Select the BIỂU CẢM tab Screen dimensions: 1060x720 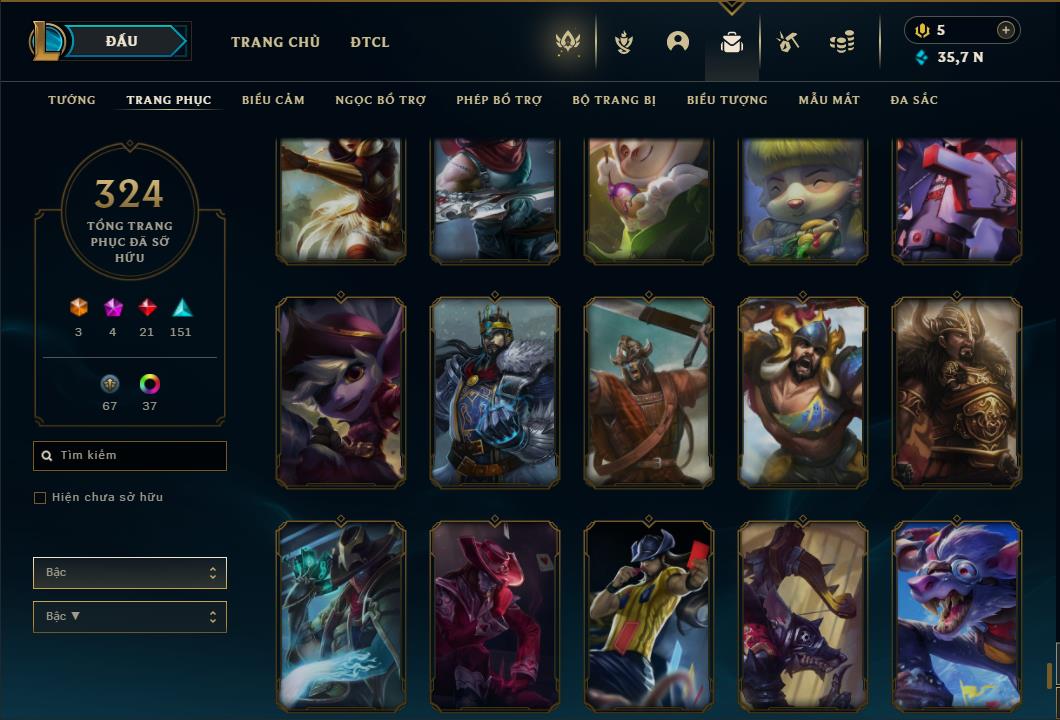point(273,100)
